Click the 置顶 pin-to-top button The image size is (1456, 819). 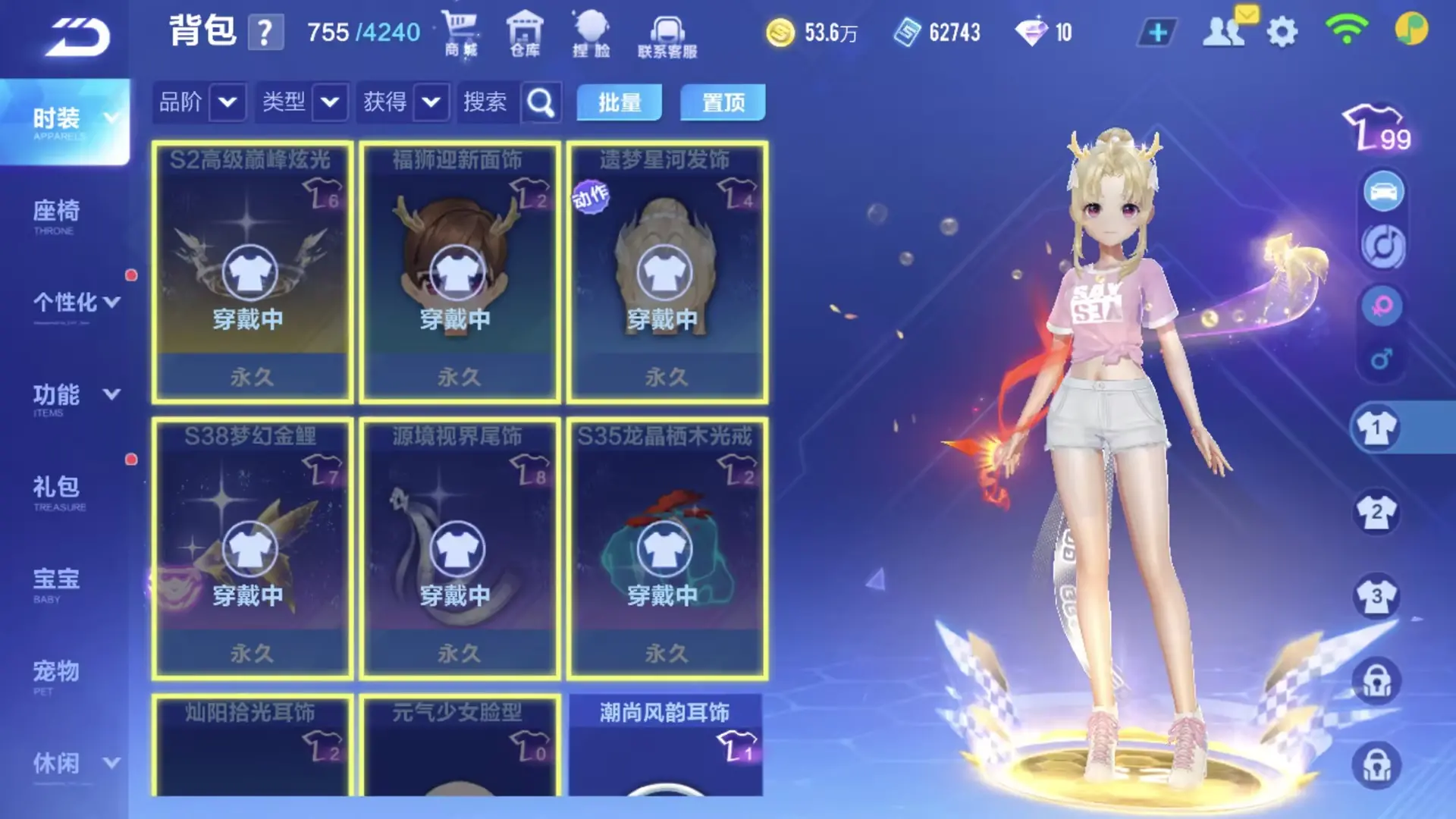pyautogui.click(x=723, y=102)
